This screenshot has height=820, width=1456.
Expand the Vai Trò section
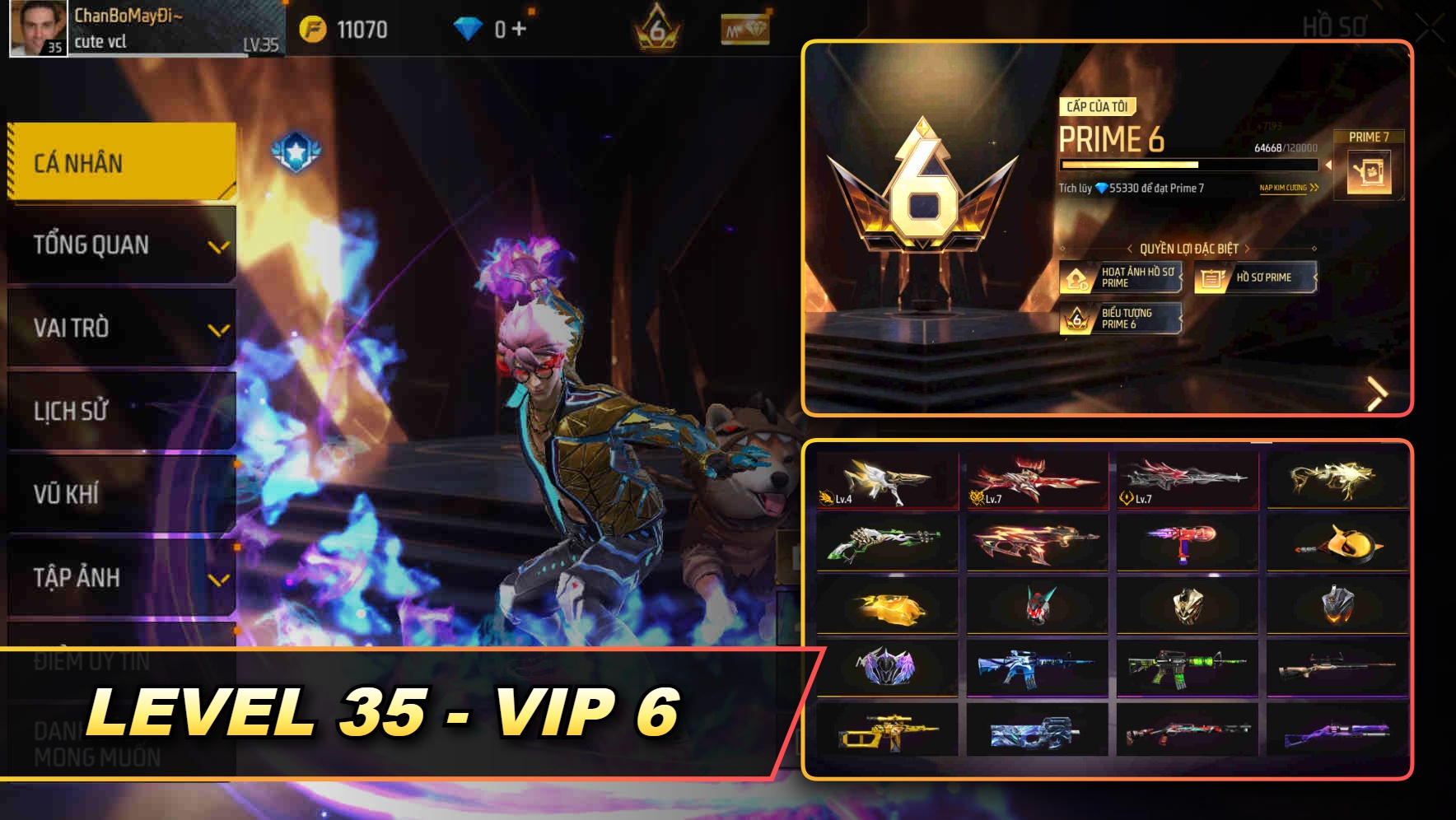coord(120,328)
